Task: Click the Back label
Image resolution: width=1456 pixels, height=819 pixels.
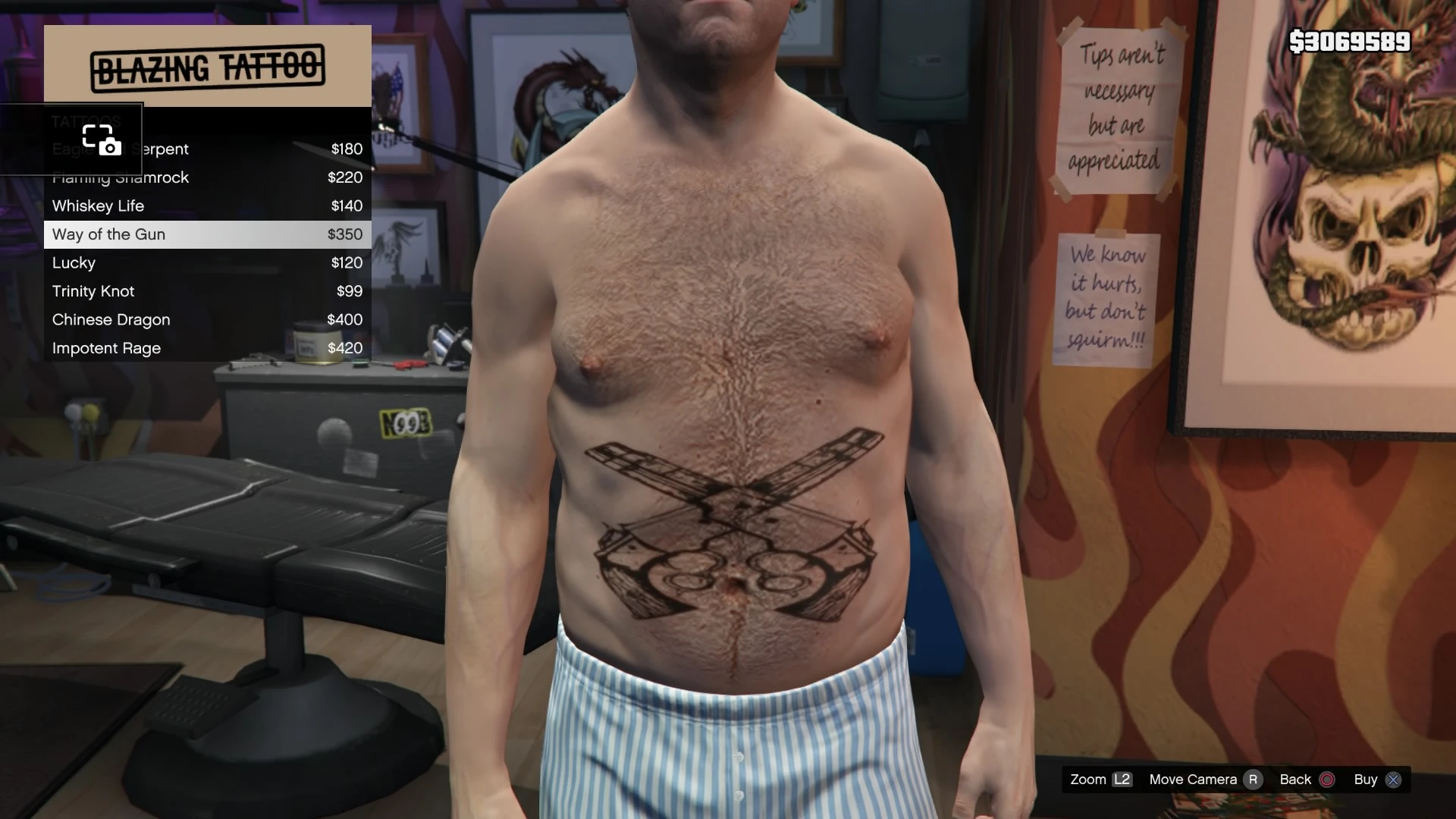Action: tap(1295, 779)
